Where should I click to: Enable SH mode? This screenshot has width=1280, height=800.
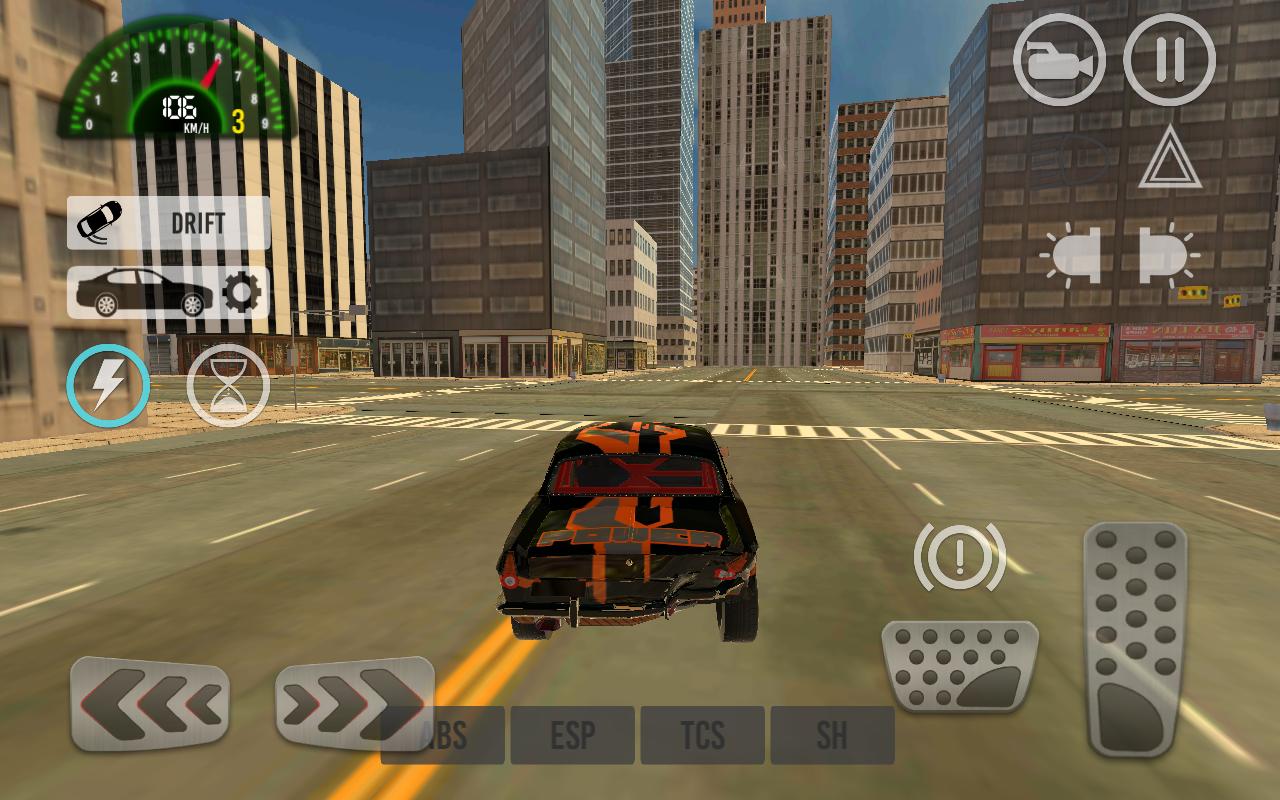(x=832, y=736)
